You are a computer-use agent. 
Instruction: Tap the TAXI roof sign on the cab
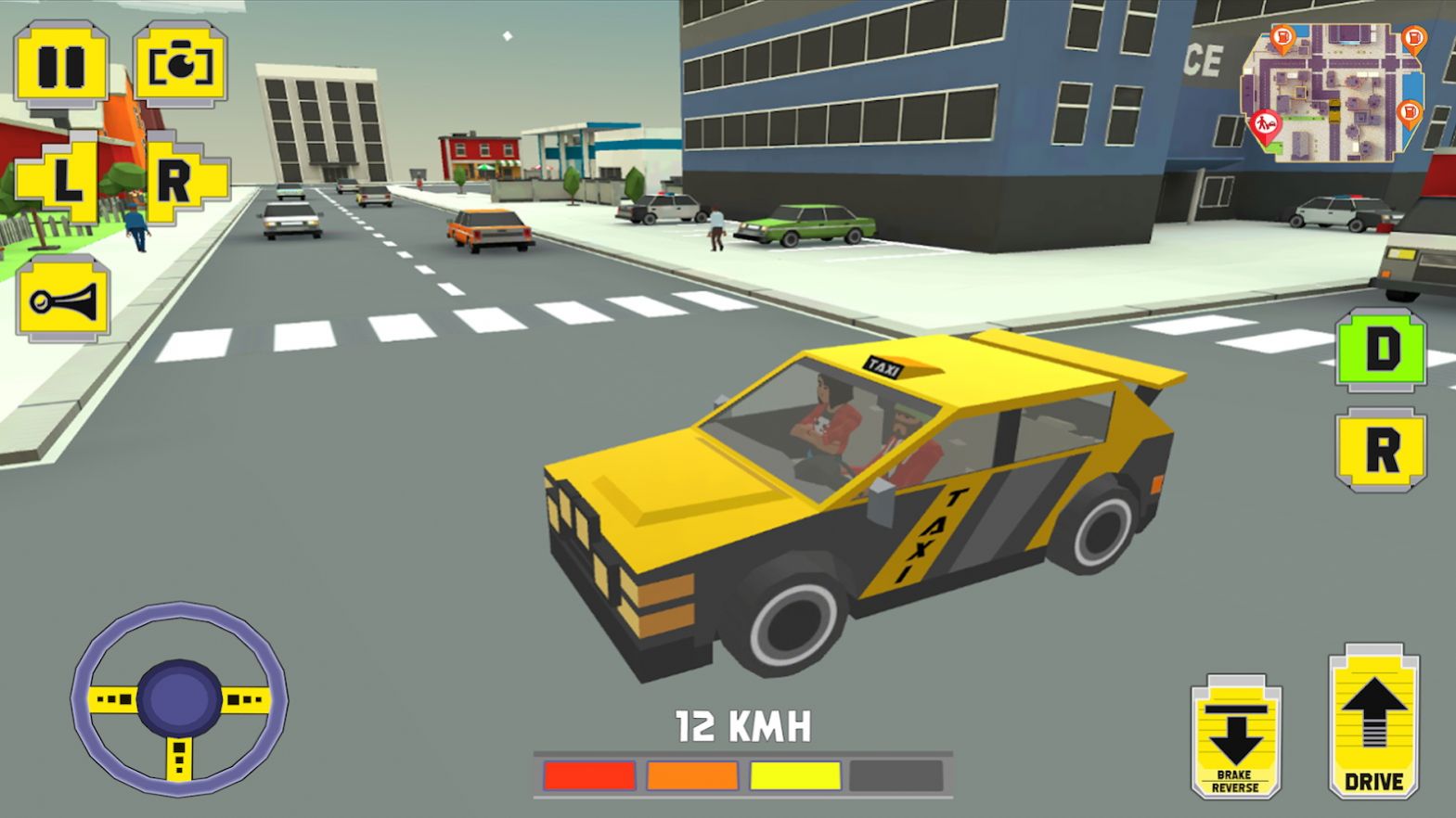point(883,365)
